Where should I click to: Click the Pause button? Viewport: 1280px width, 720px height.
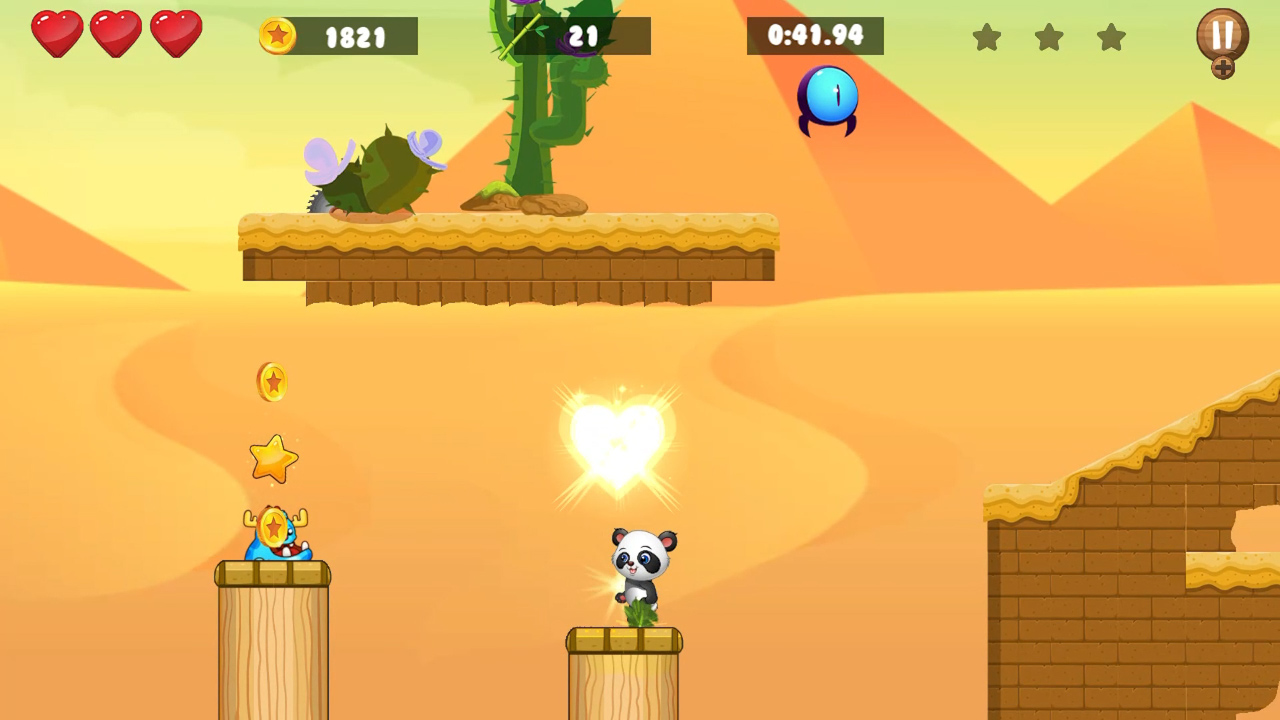tap(1222, 35)
